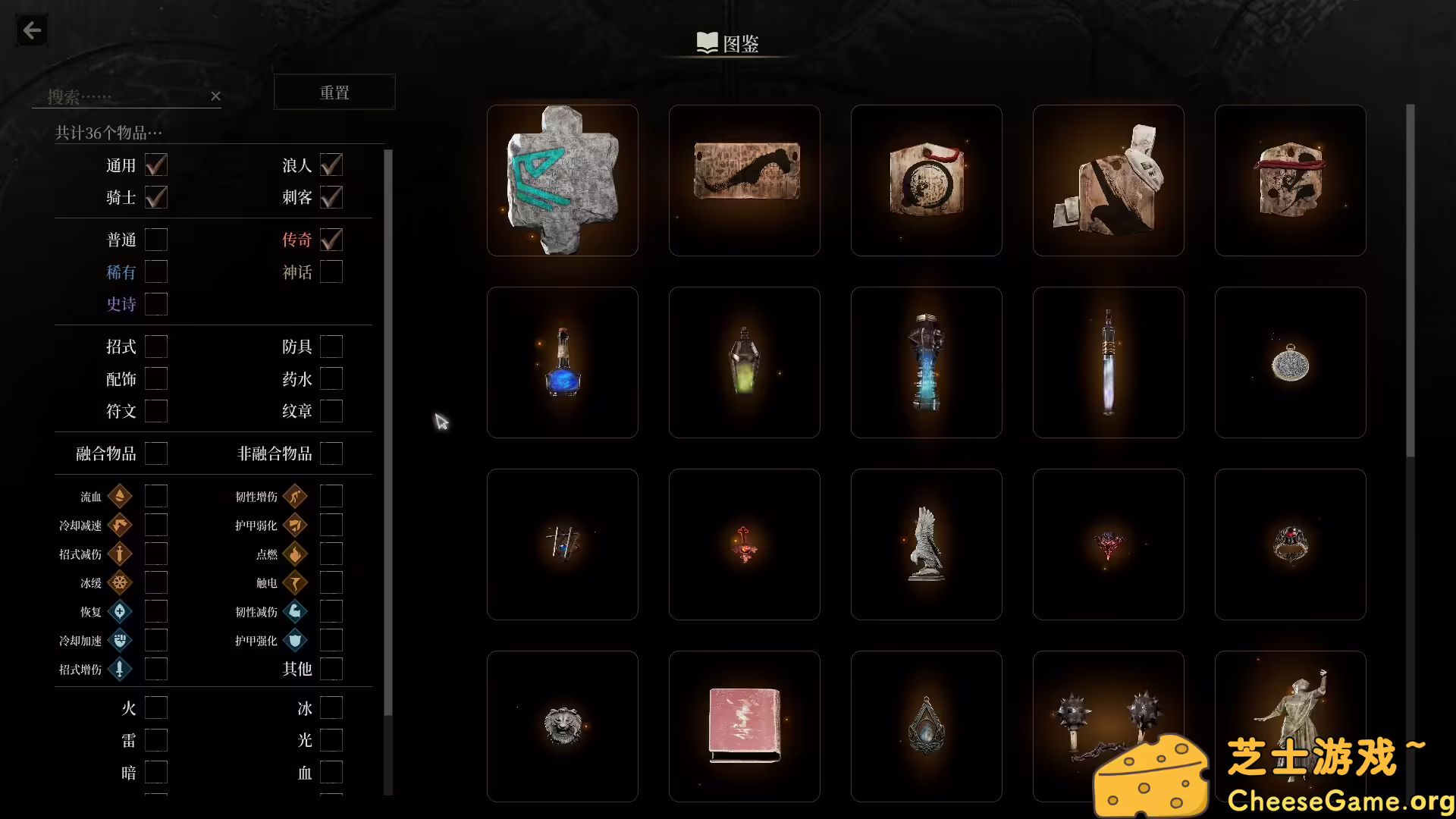
Task: Enable the 神话 mythic filter checkbox
Action: click(x=331, y=271)
